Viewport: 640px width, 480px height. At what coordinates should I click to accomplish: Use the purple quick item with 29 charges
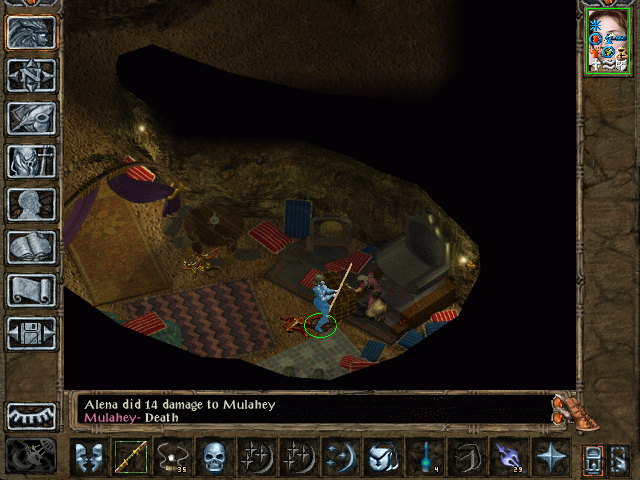pyautogui.click(x=508, y=457)
